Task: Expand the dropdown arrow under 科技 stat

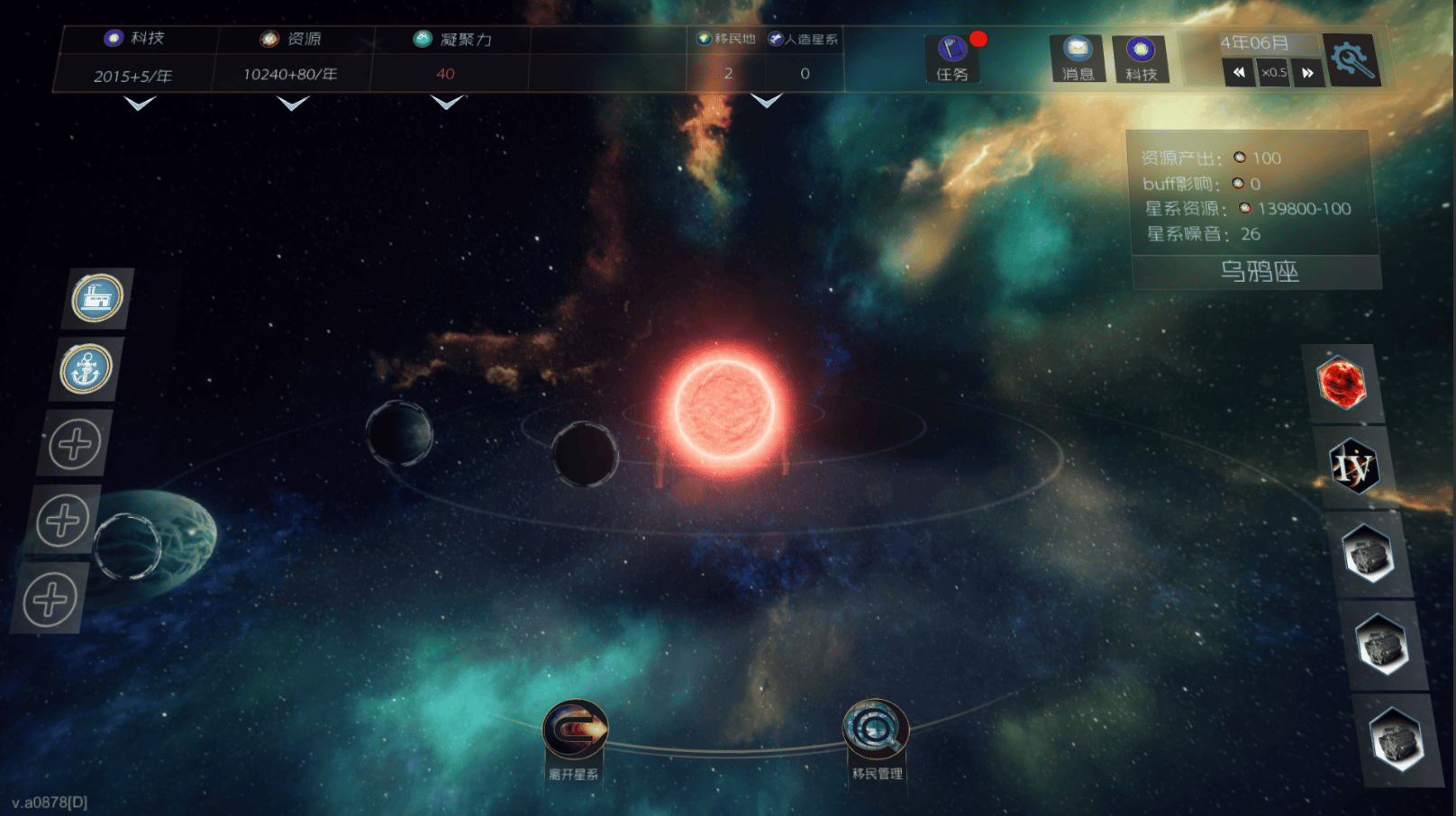Action: [x=139, y=104]
